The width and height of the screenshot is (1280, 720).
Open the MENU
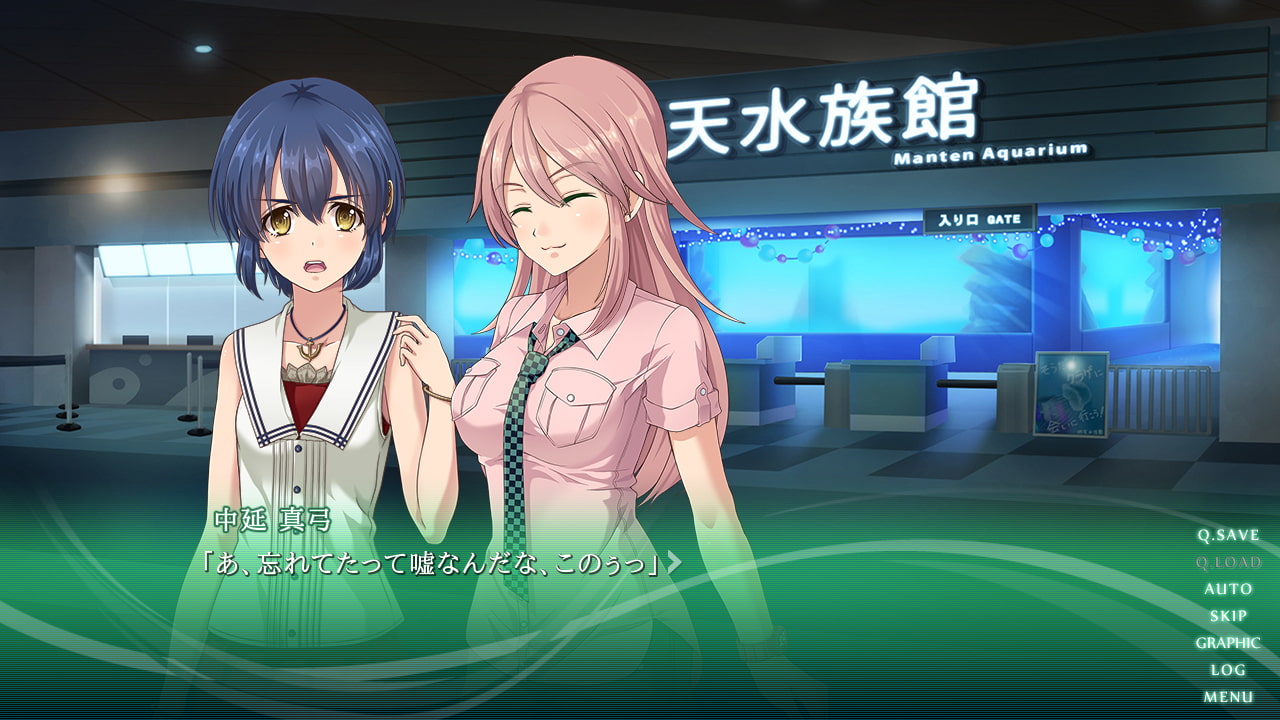(1228, 697)
